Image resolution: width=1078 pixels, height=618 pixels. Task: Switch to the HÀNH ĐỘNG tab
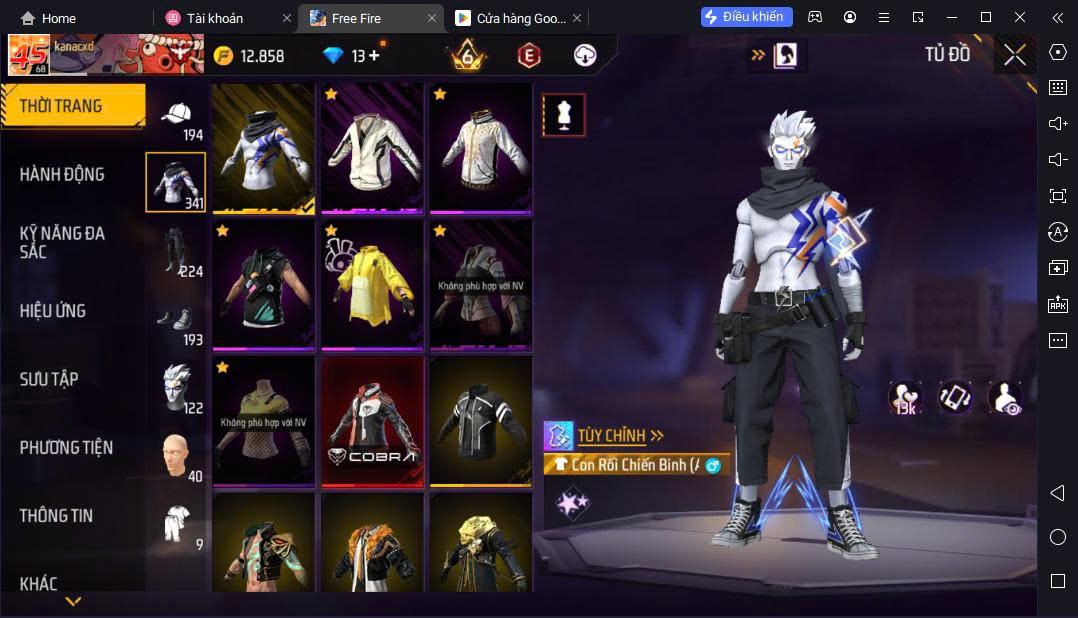(62, 174)
